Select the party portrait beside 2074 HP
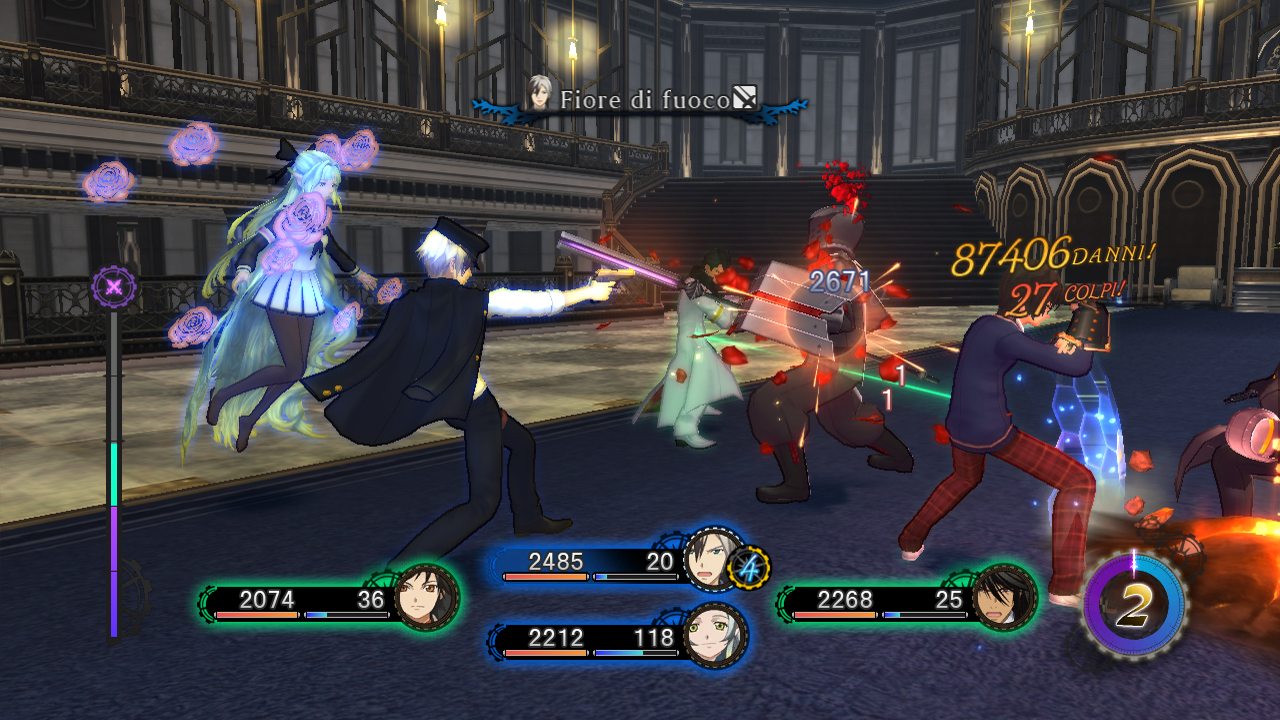Viewport: 1280px width, 720px height. click(x=427, y=598)
